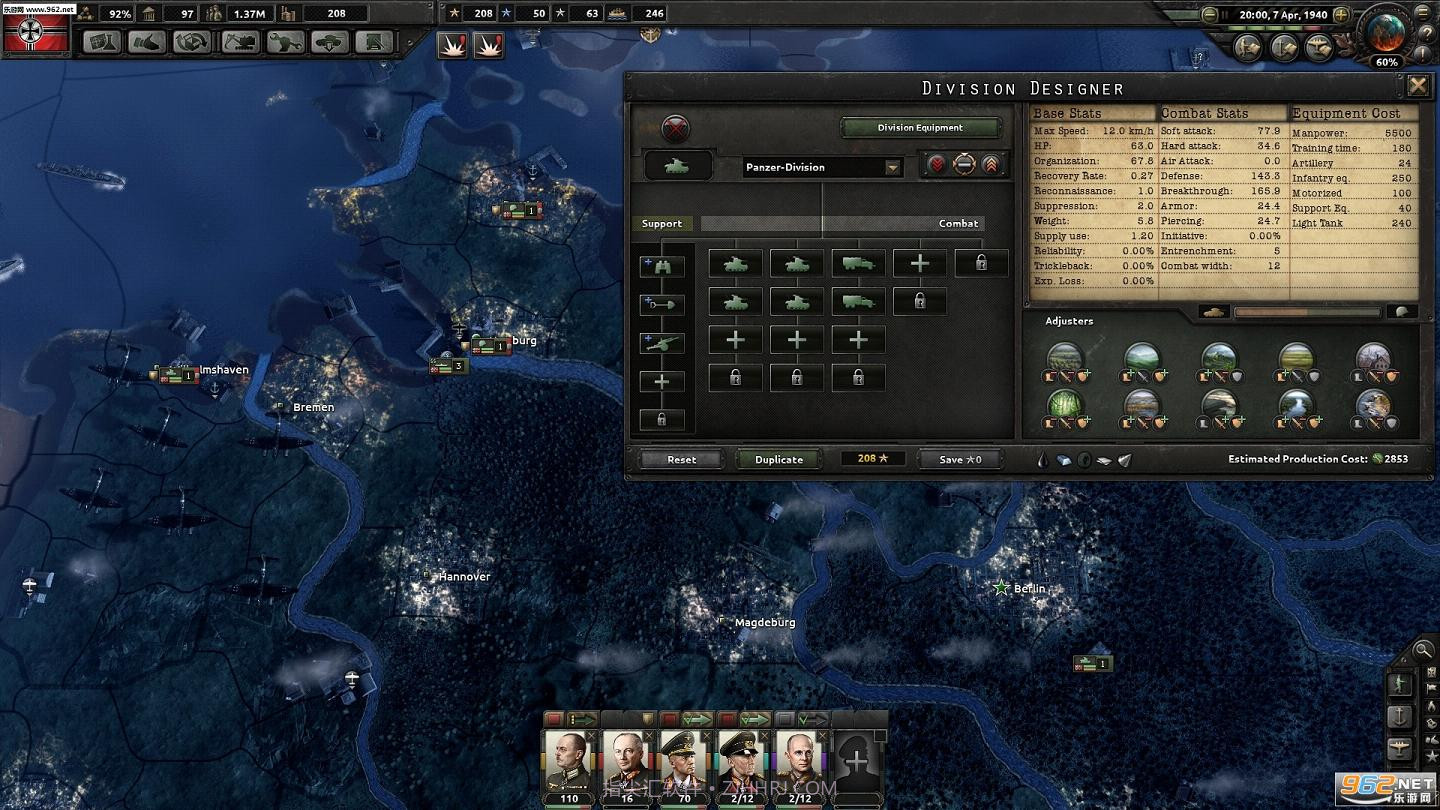The image size is (1440, 810).
Task: Set template to highest equipment priority
Action: (991, 166)
